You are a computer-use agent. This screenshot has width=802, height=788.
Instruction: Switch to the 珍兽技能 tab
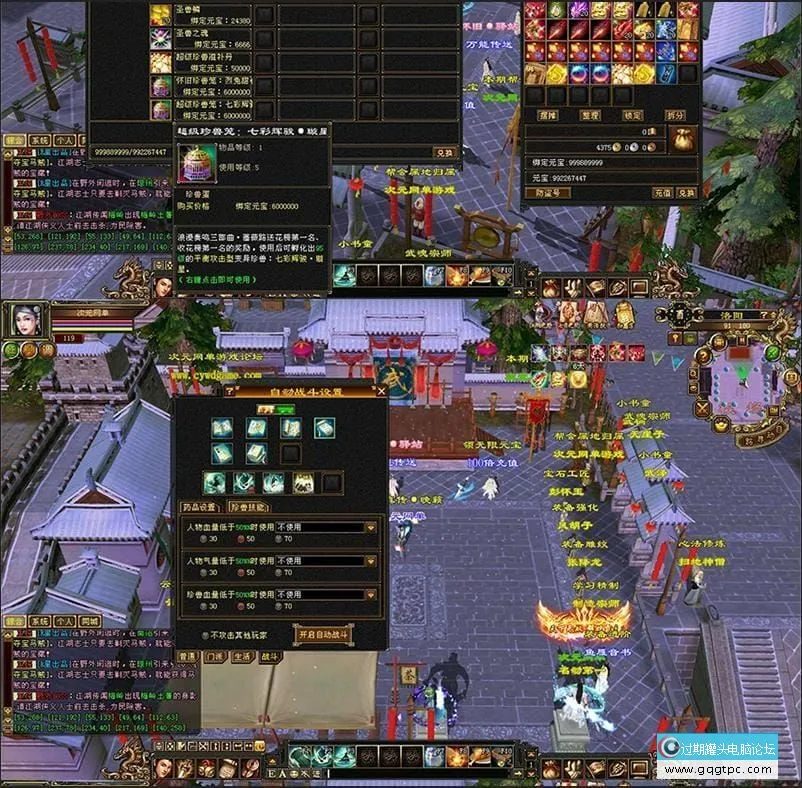[x=248, y=506]
